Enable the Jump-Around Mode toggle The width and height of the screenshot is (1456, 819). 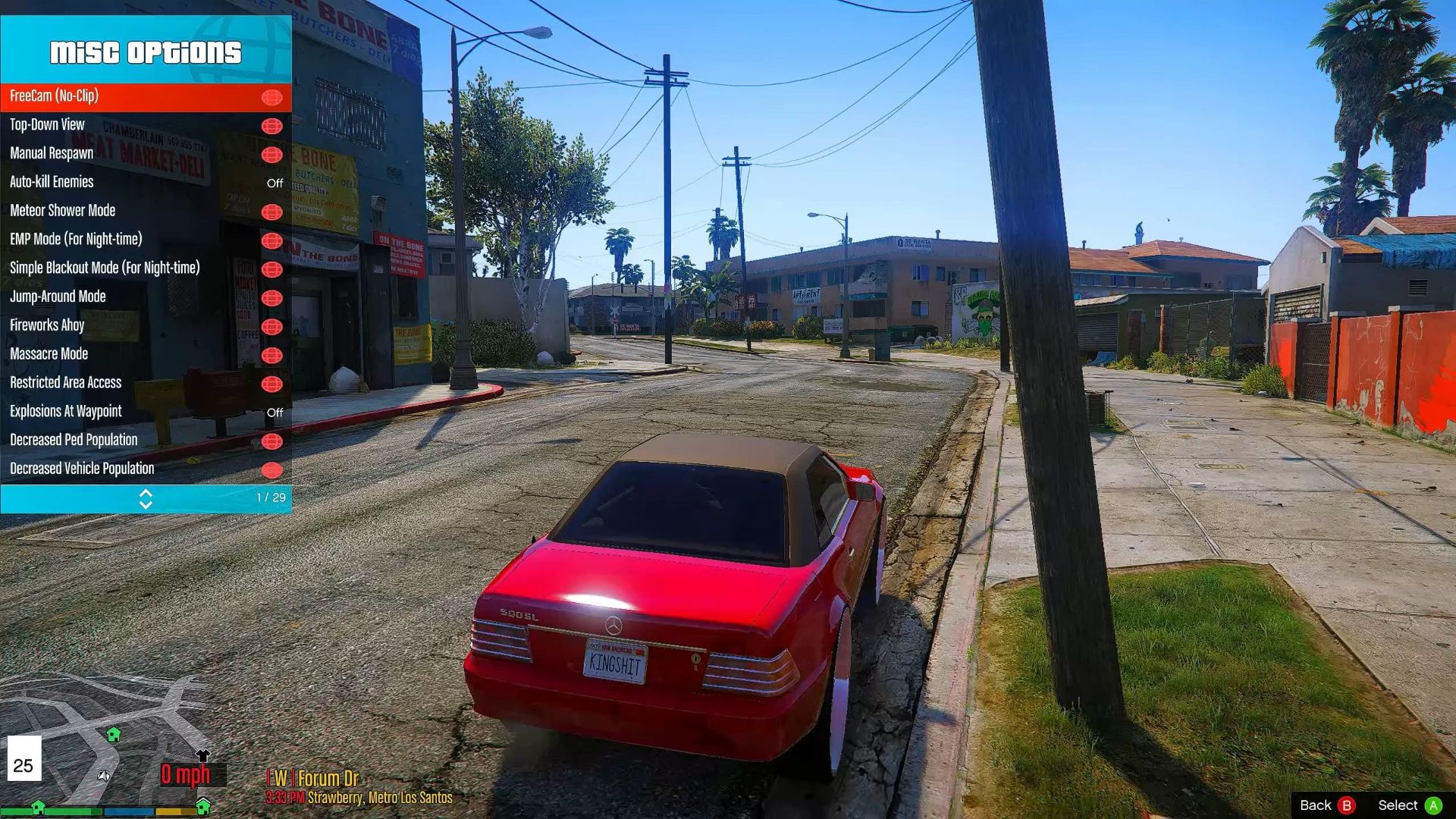tap(272, 297)
